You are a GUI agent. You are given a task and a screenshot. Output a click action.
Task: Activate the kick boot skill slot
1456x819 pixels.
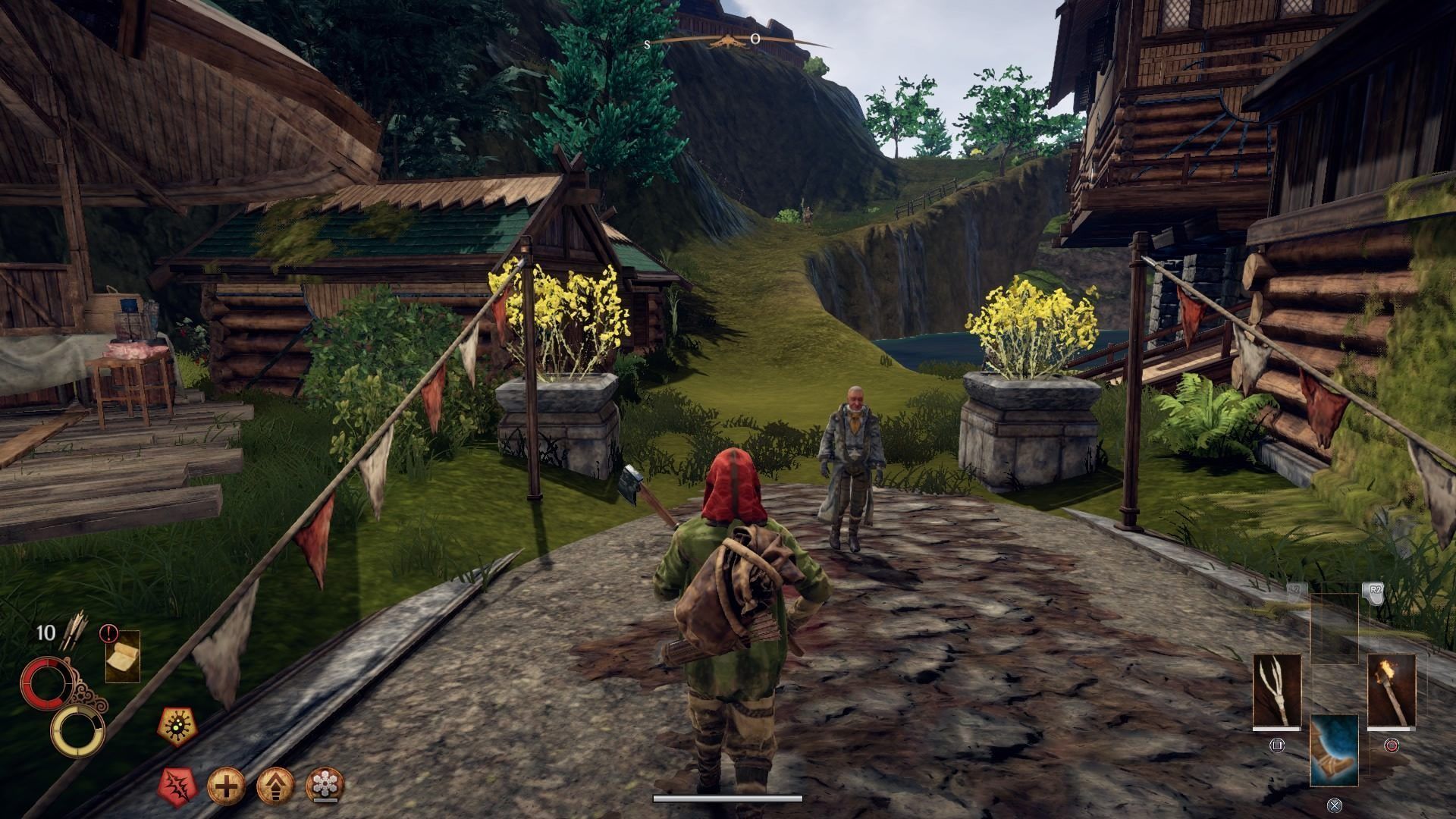[x=1334, y=751]
